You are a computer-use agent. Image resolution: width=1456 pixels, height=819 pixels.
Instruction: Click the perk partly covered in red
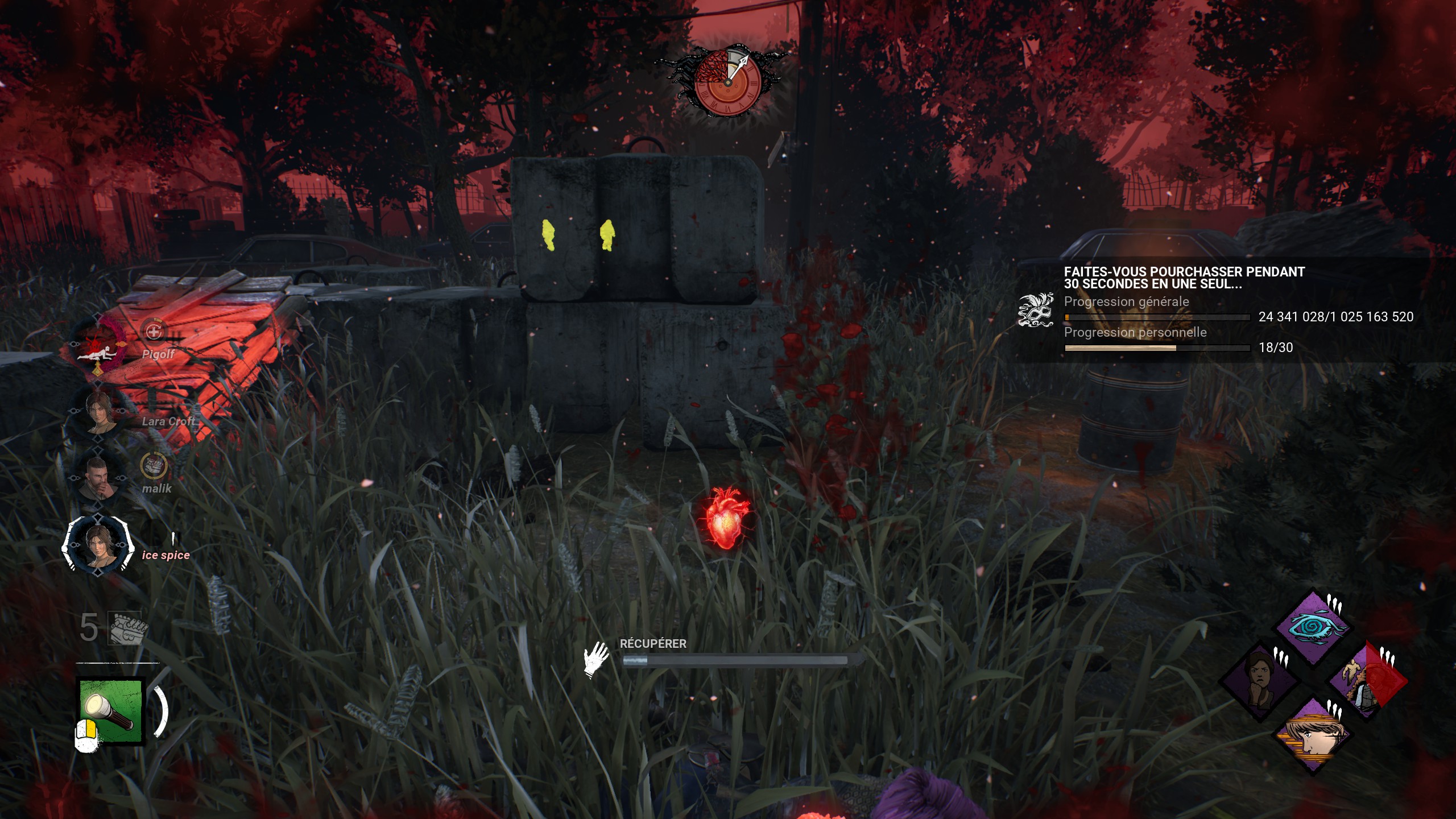tap(1367, 681)
